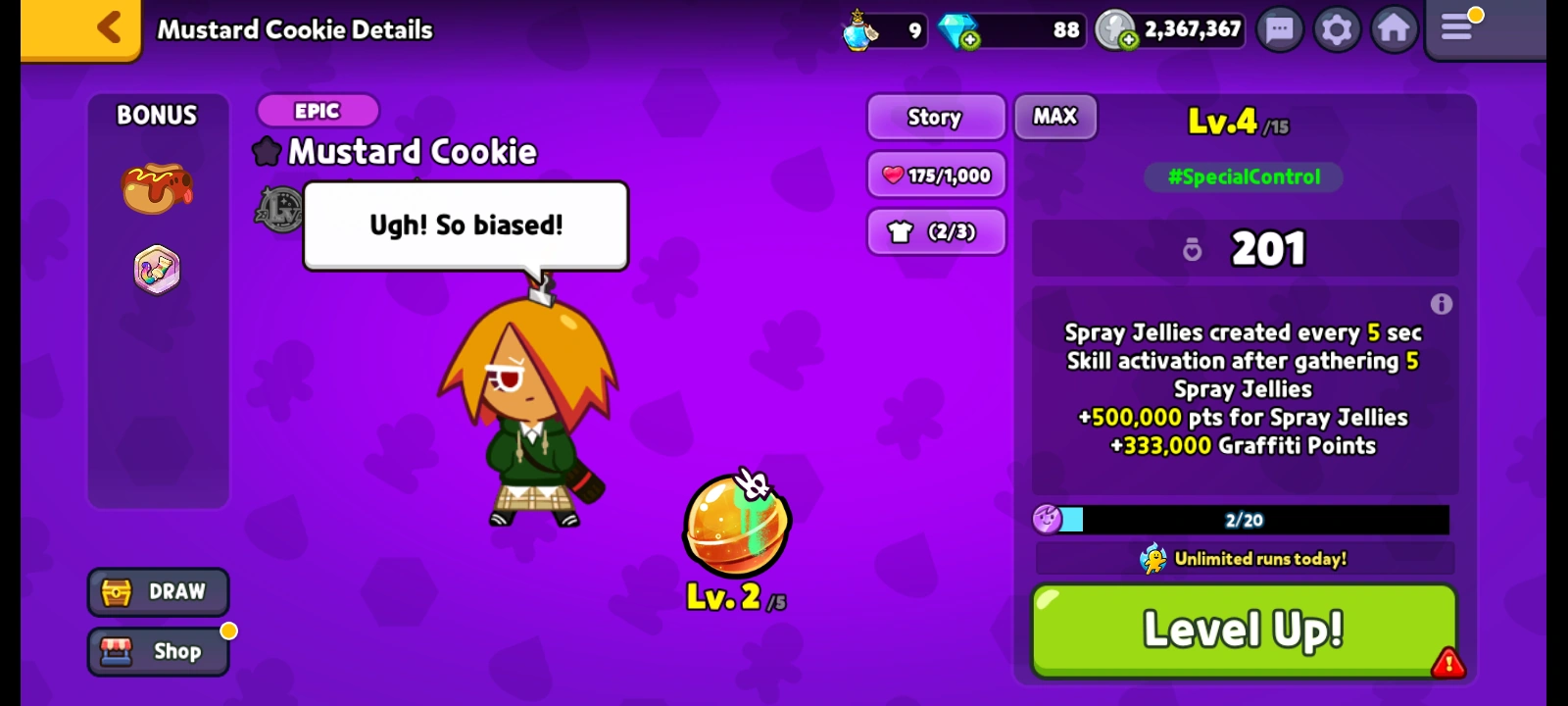Open the costume (2/3) panel
The height and width of the screenshot is (706, 1568).
935,232
